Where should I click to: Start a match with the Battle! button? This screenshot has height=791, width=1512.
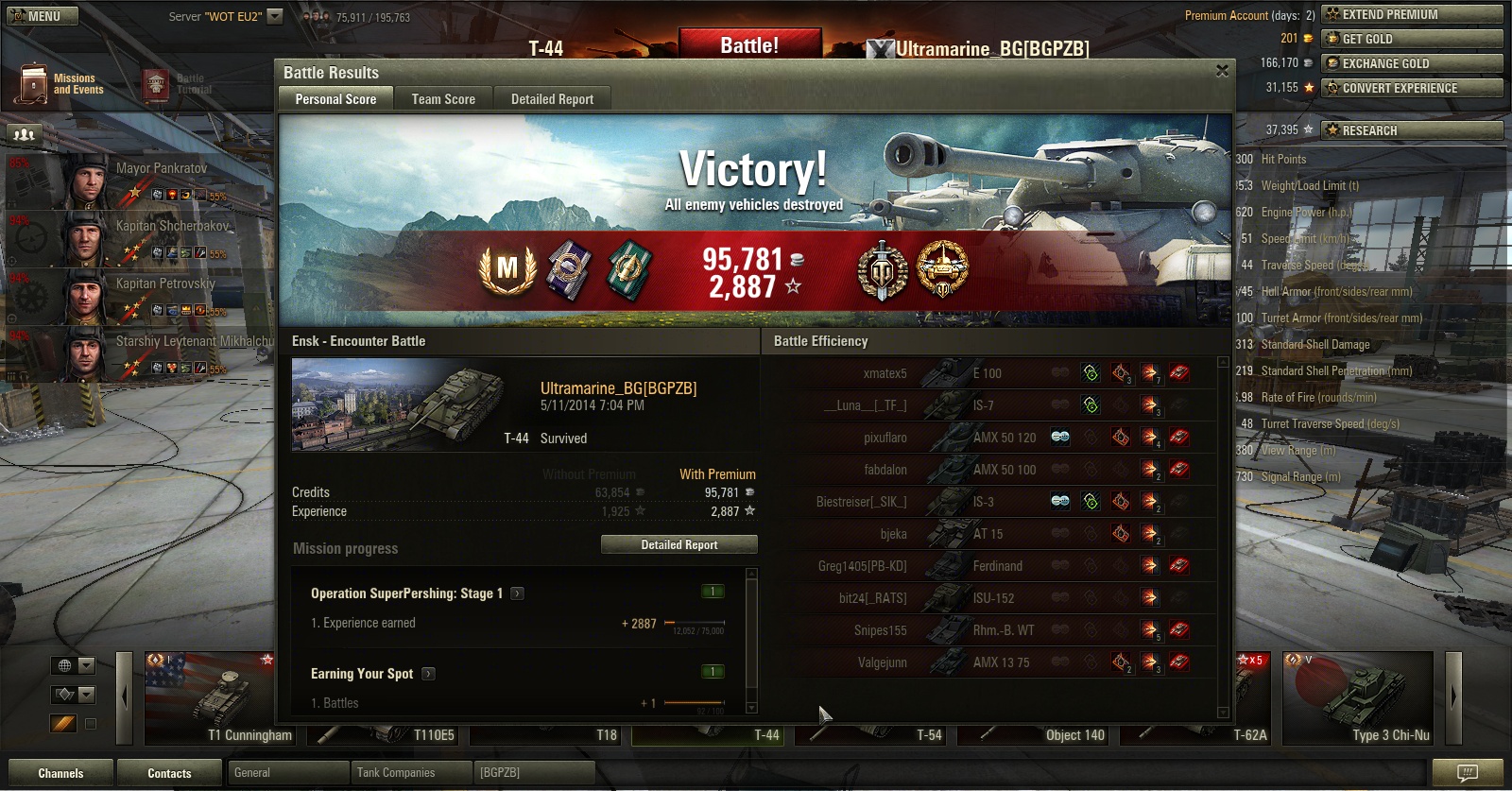[749, 45]
